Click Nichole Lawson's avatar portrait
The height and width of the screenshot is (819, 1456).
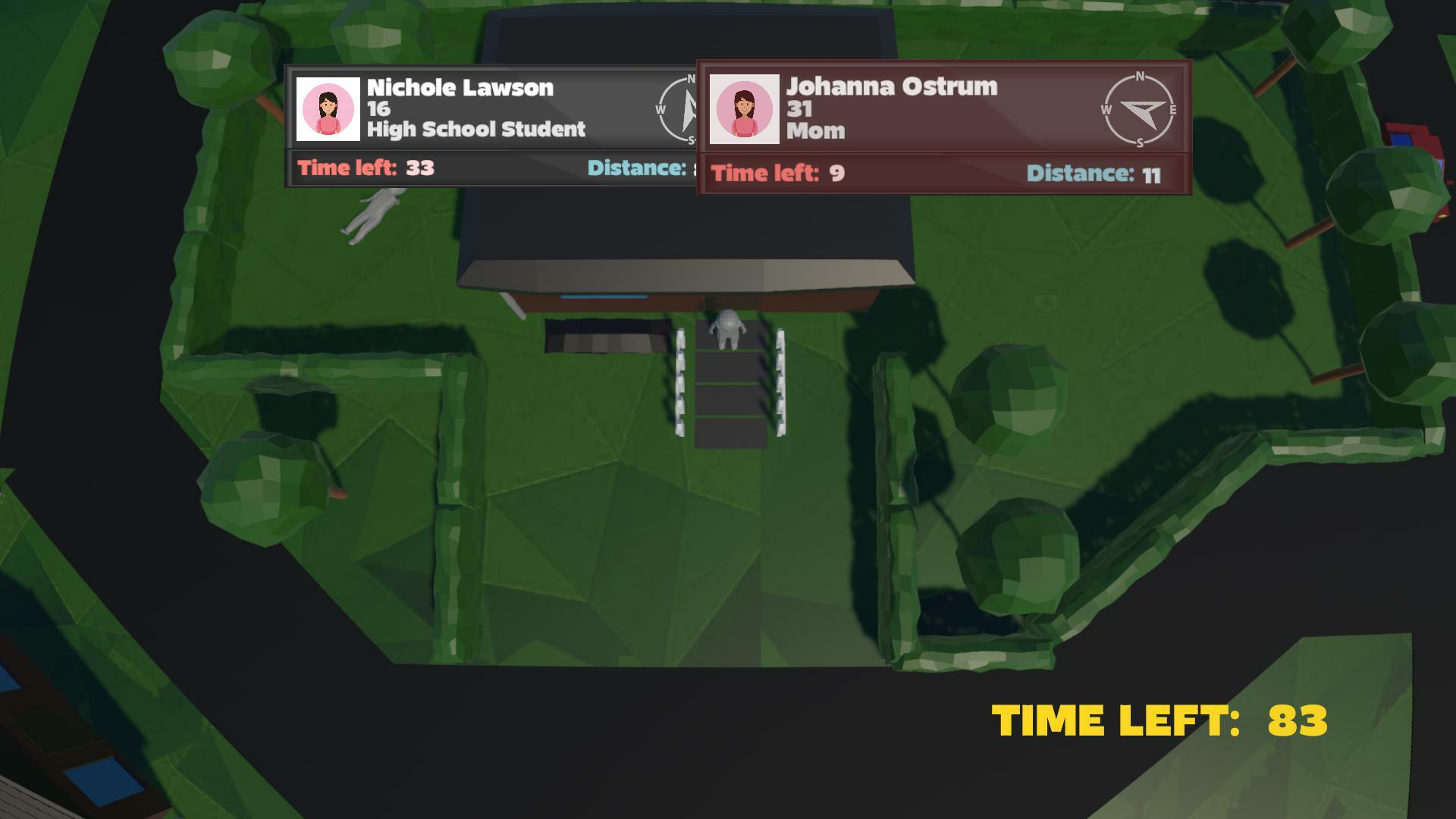pyautogui.click(x=329, y=110)
